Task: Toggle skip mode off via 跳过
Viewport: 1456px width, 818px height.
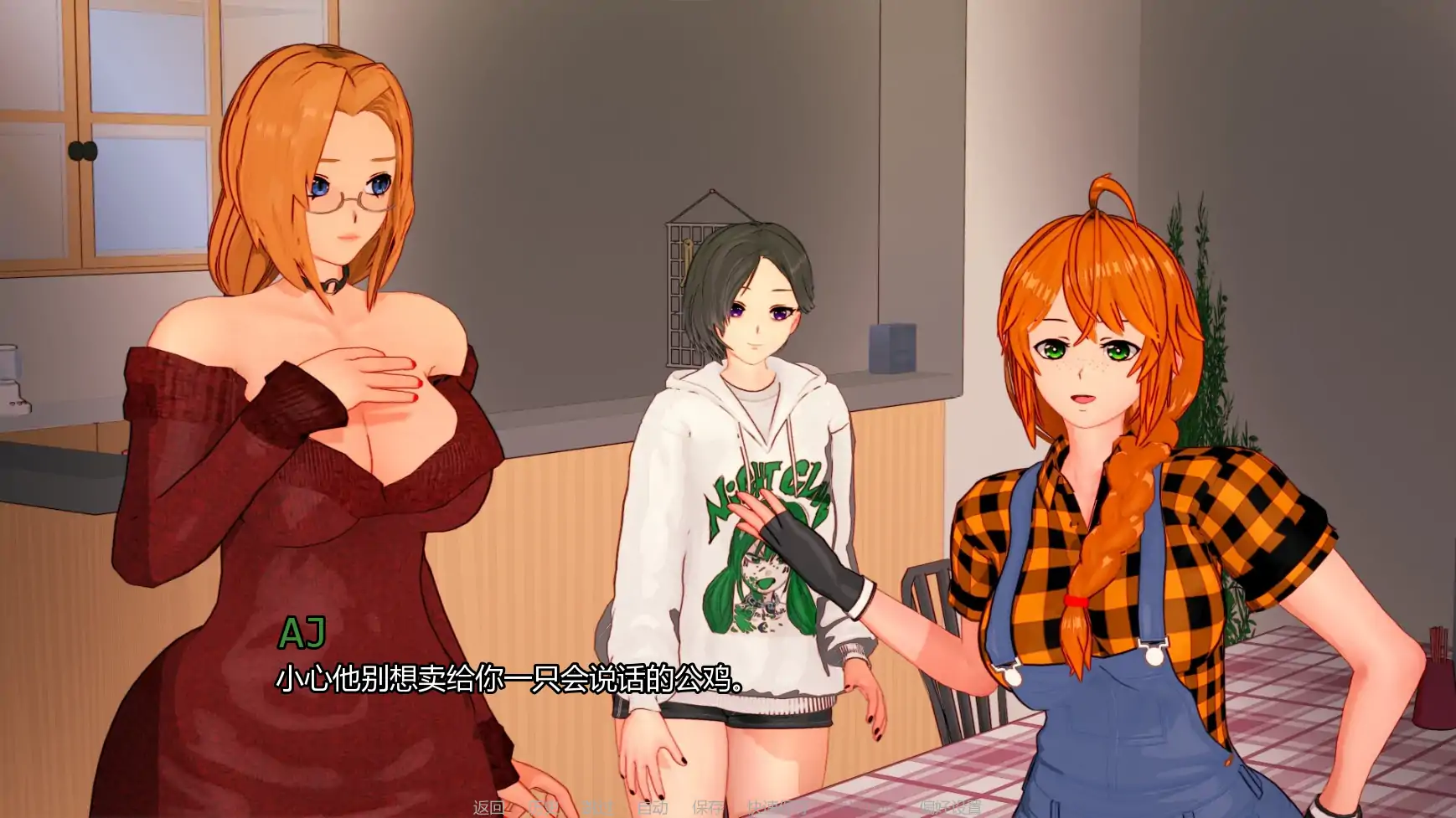Action: tap(598, 806)
